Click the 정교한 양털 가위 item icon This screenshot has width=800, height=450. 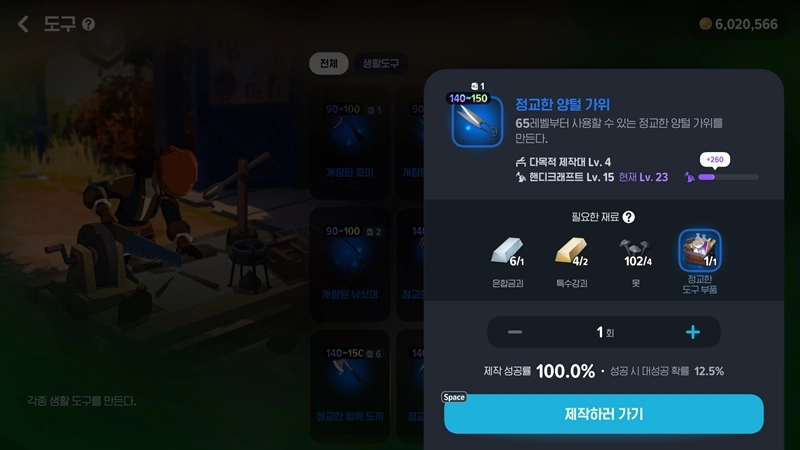click(x=476, y=121)
